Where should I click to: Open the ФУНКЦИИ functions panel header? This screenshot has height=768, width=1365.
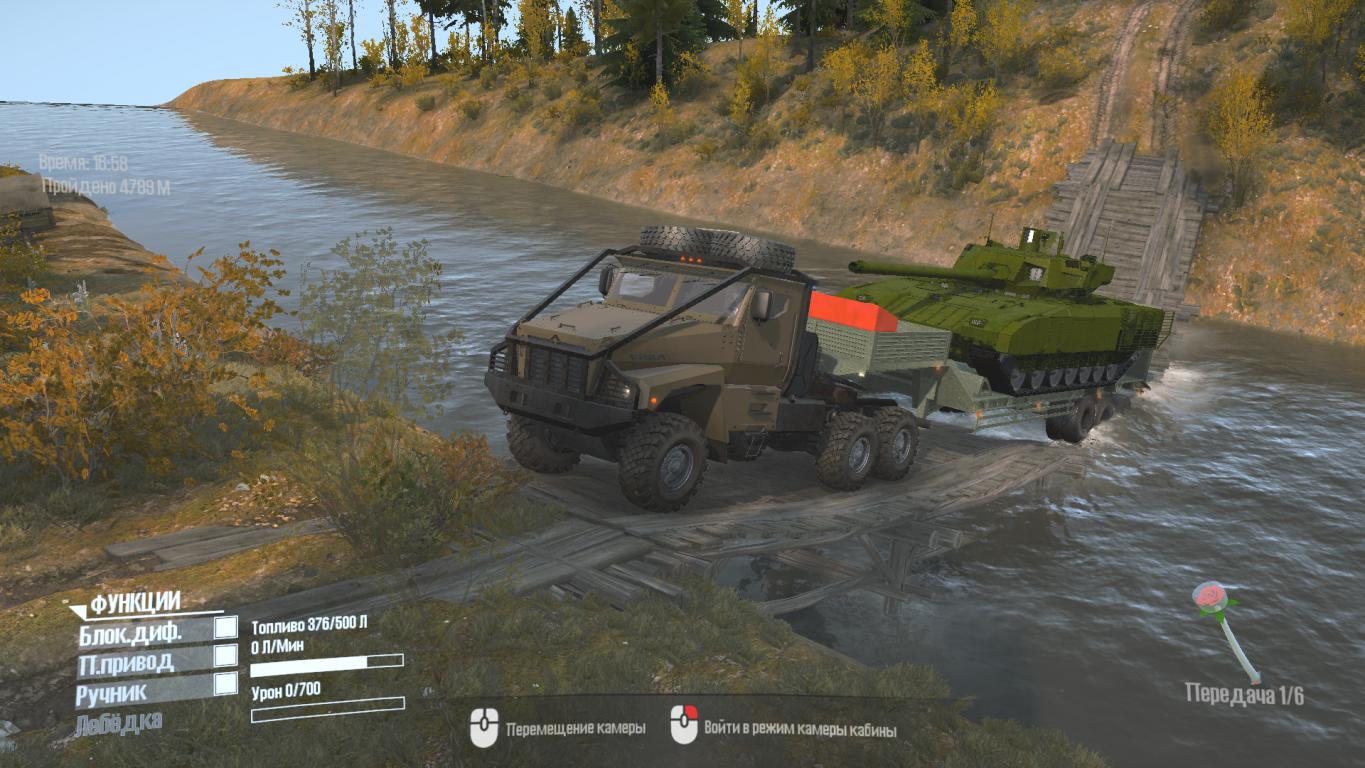[134, 603]
